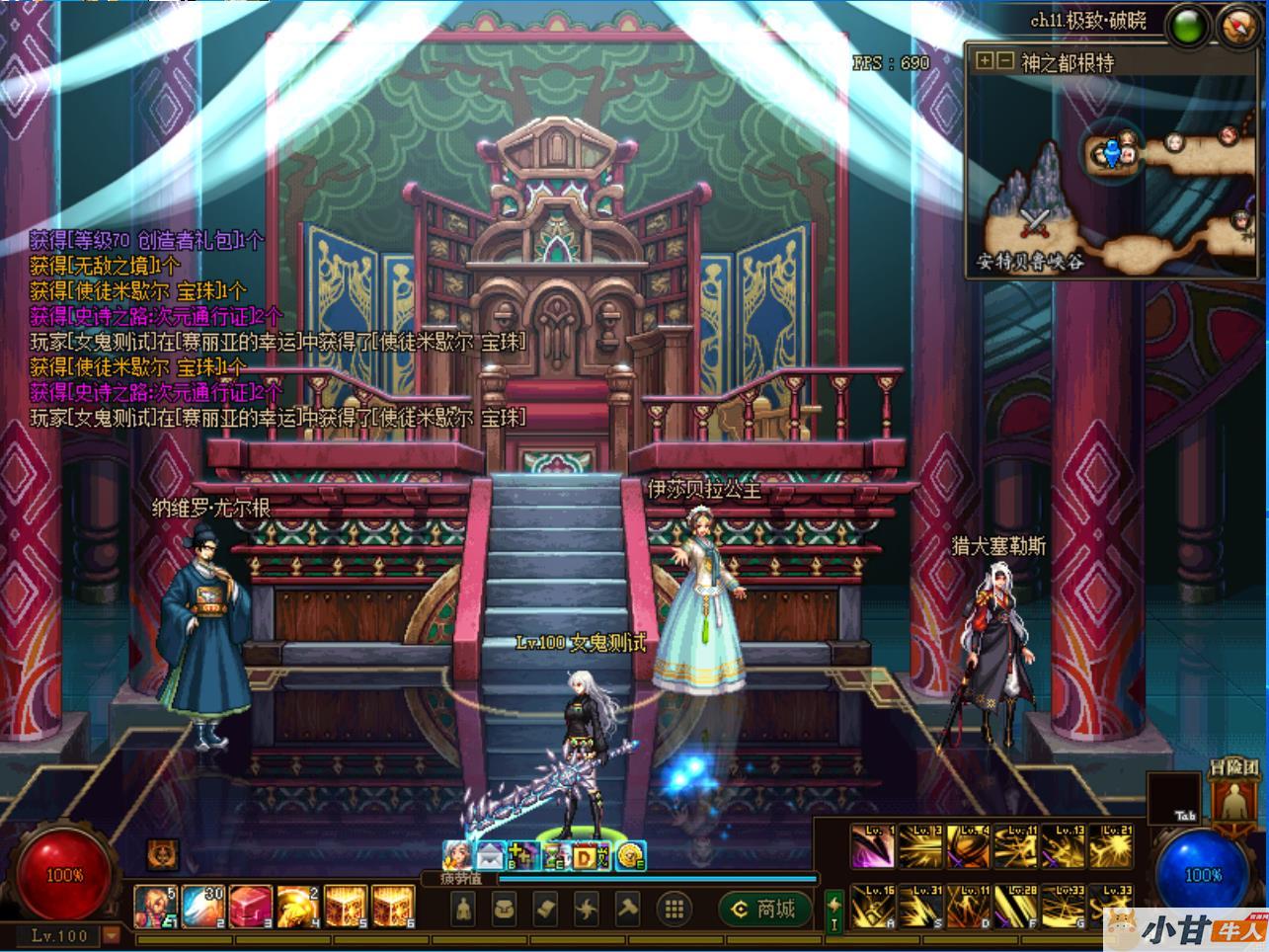This screenshot has height=952, width=1269.
Task: Select the crossed swords dungeon marker on minimap
Action: pos(1035,221)
